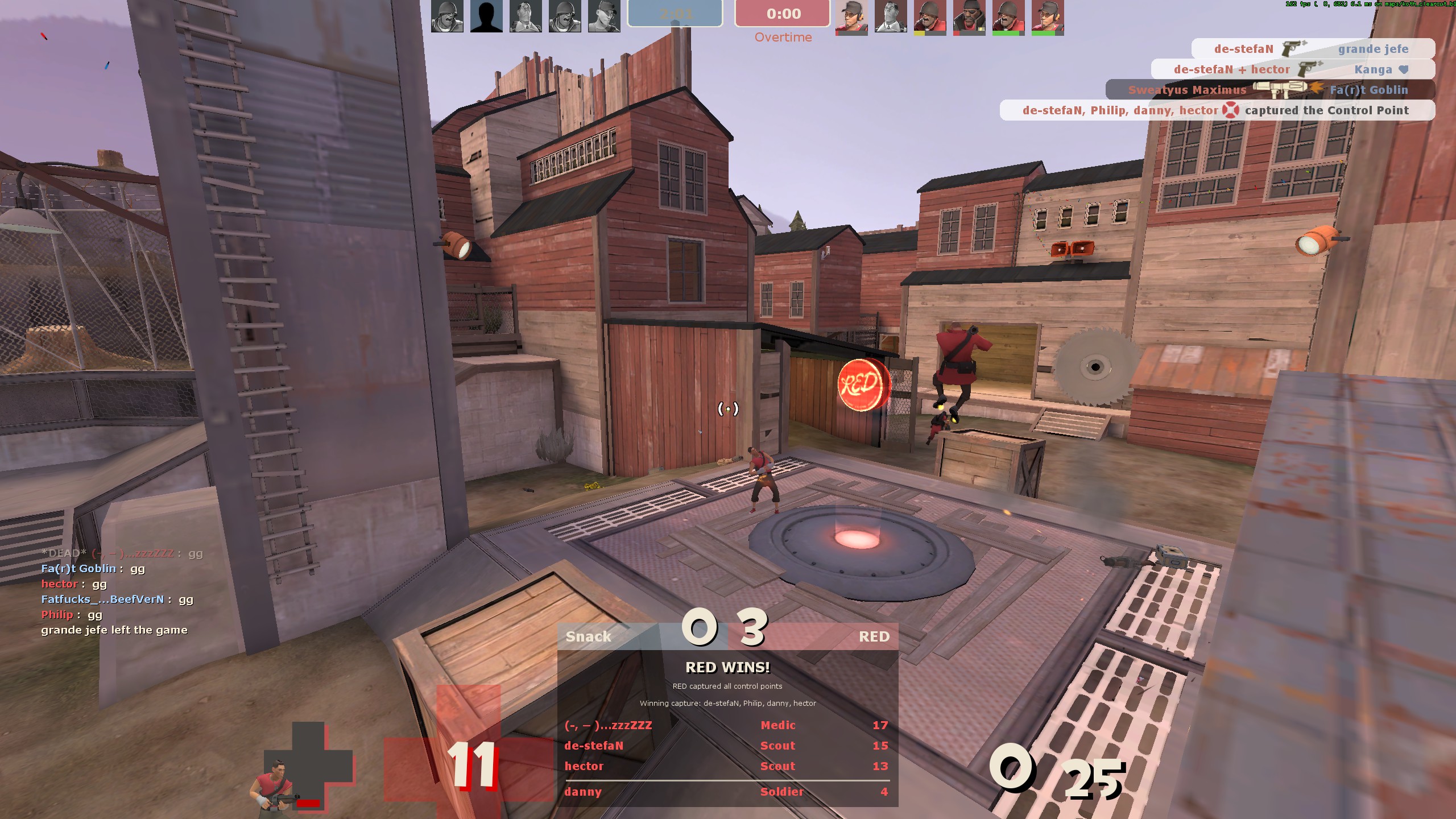Select the greyed-out BLU Scout portrait
This screenshot has width=1456, height=819.
tap(603, 16)
